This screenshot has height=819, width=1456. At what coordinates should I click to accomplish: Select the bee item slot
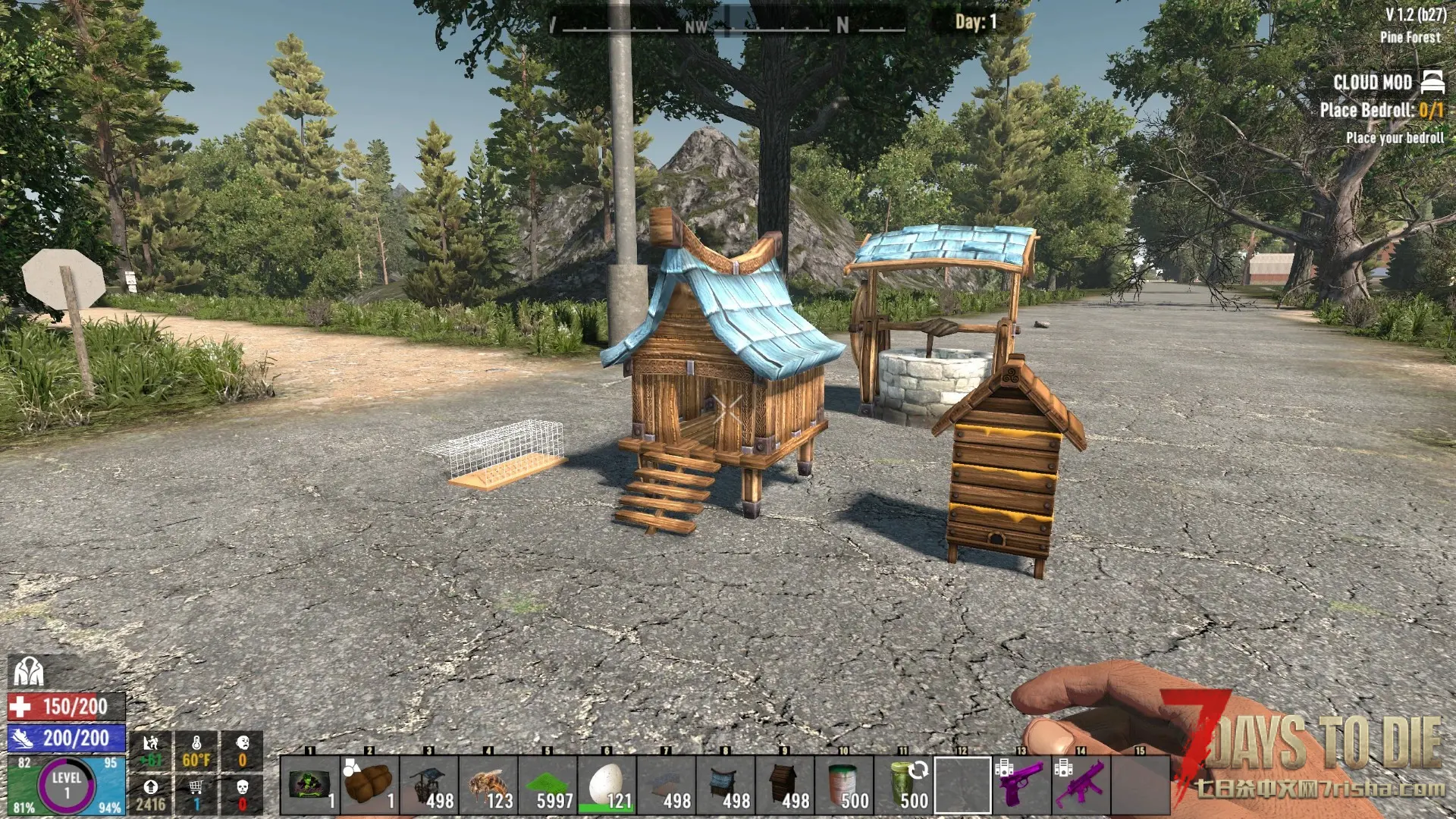[x=488, y=786]
